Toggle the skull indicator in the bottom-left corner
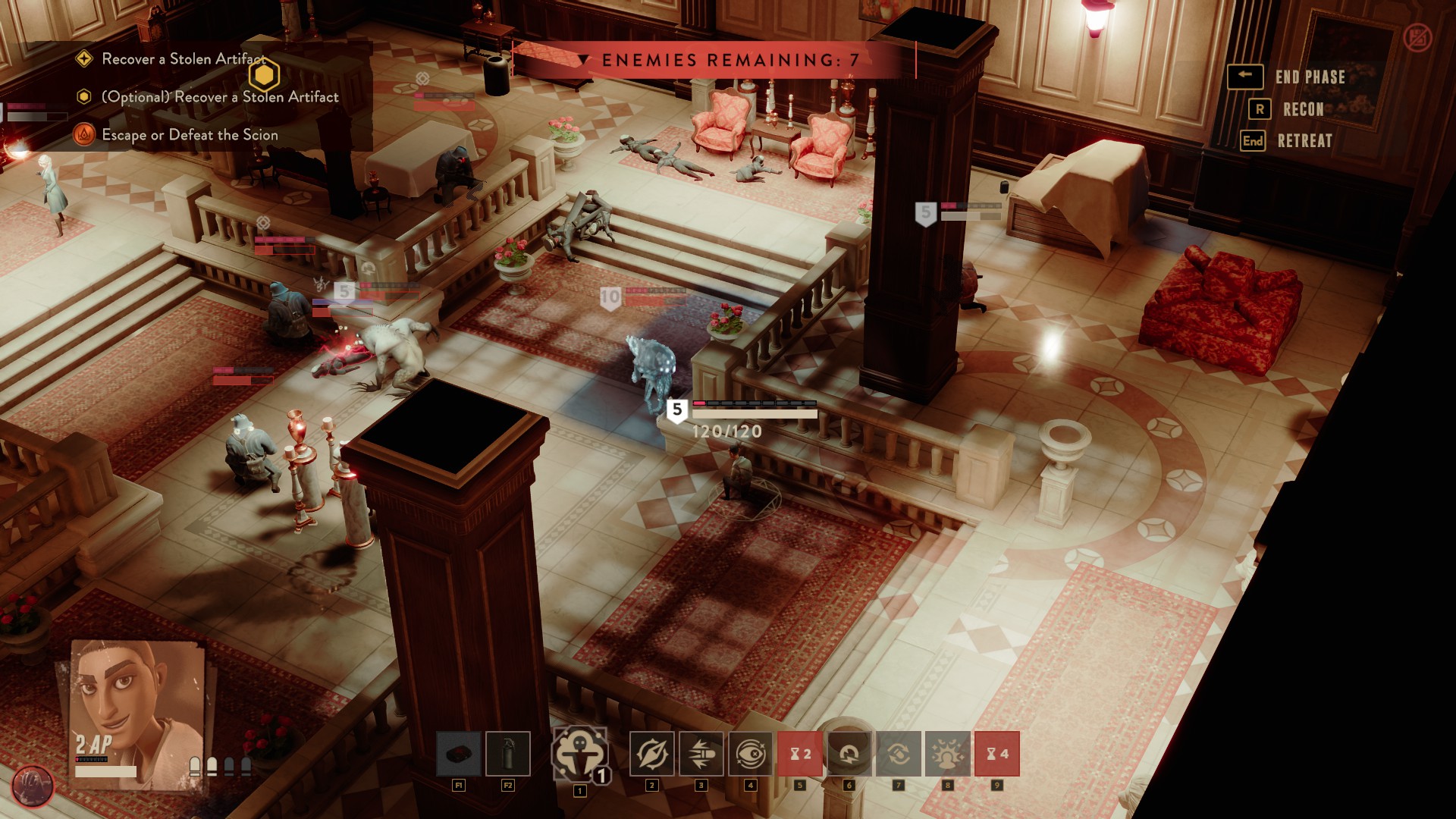The image size is (1456, 819). click(x=32, y=786)
